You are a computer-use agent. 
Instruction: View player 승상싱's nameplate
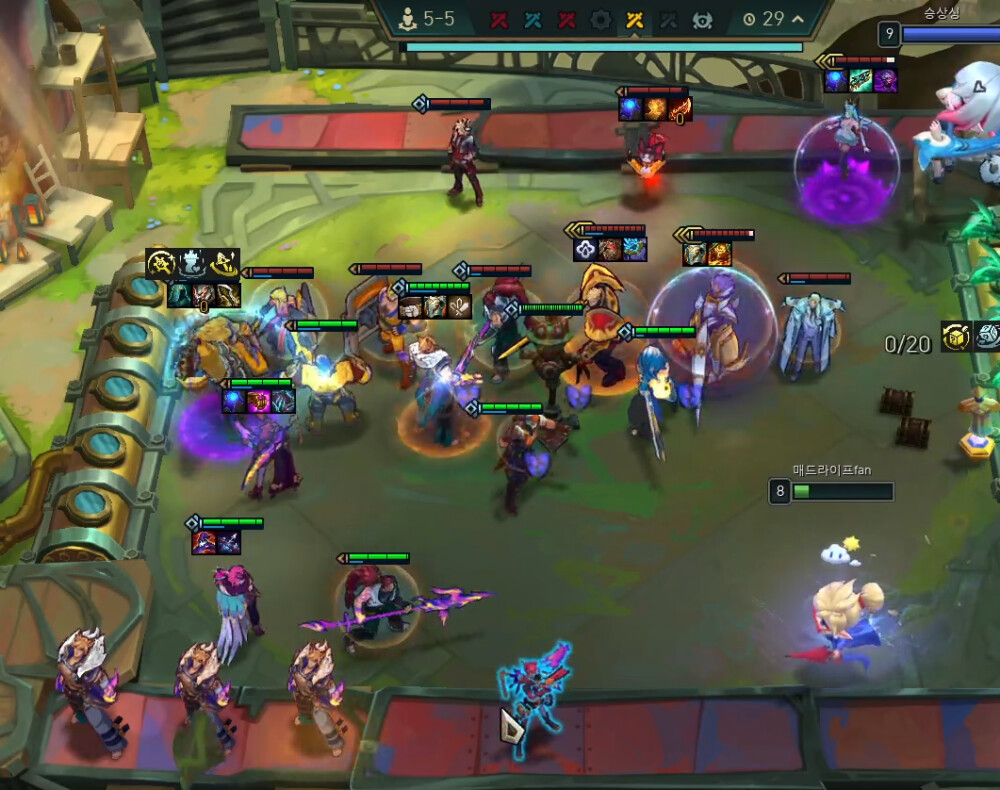click(944, 14)
